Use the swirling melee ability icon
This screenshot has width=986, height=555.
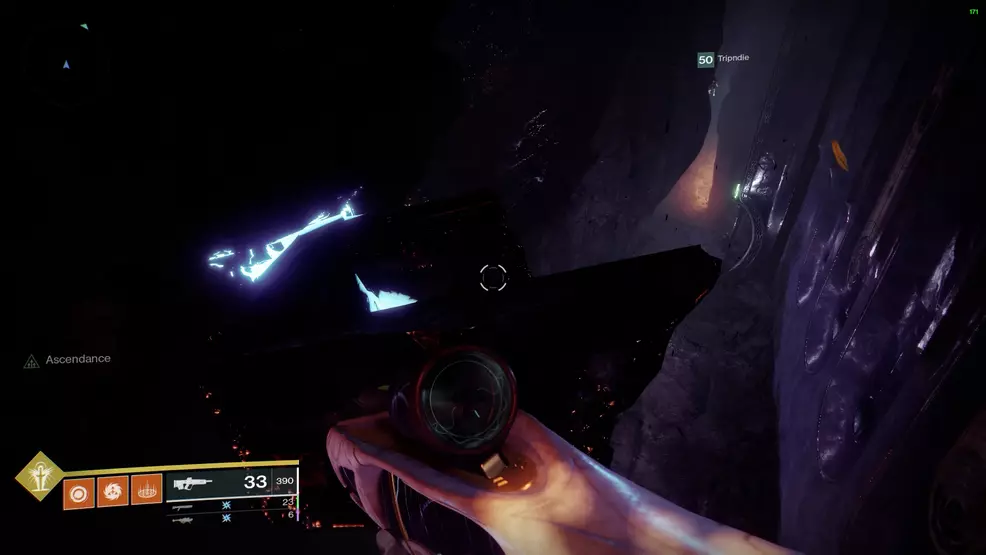click(112, 491)
